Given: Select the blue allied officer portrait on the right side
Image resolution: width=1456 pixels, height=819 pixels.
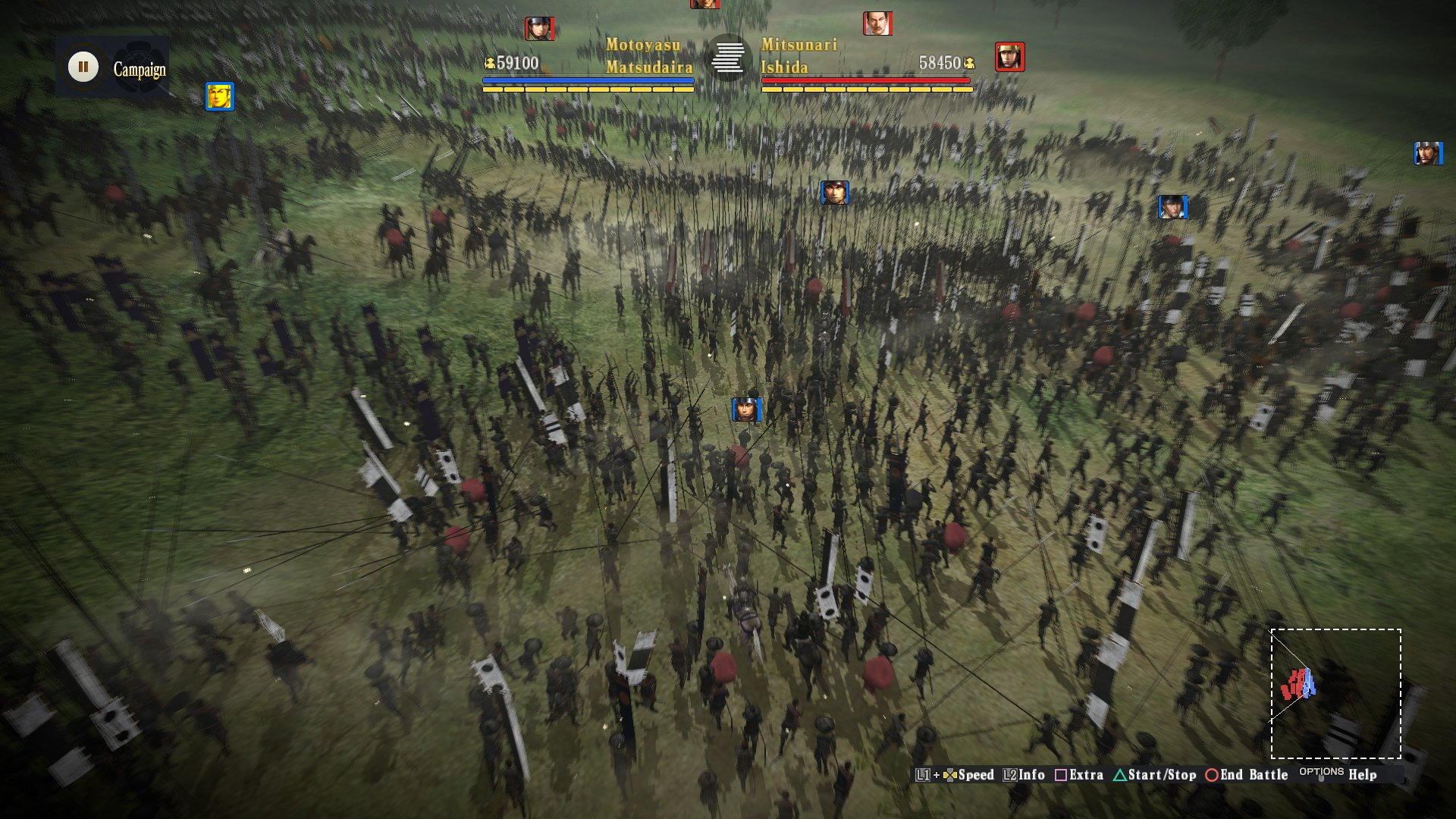Looking at the screenshot, I should (x=1172, y=206).
